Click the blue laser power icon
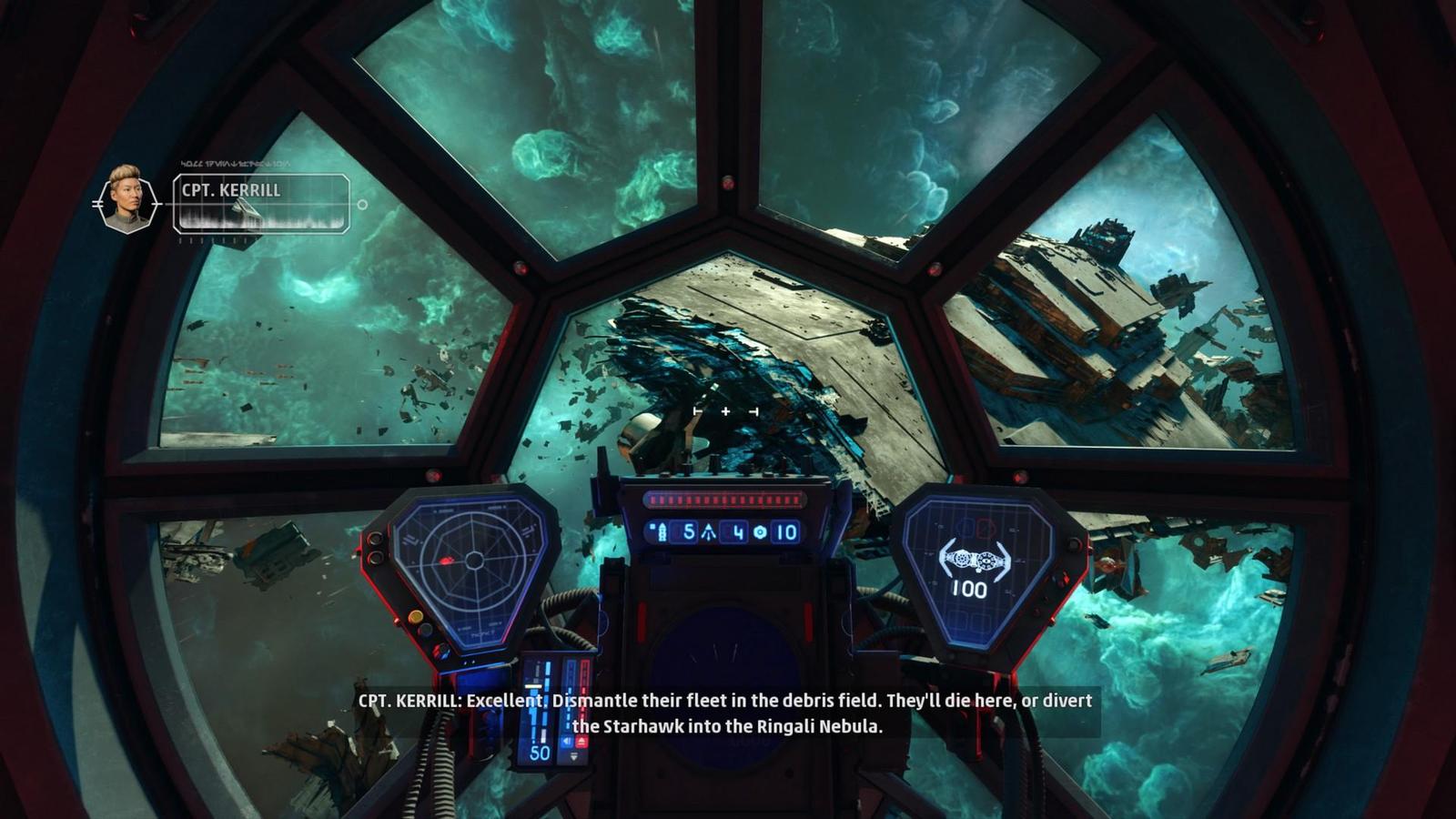Viewport: 1456px width, 819px height. click(x=567, y=743)
